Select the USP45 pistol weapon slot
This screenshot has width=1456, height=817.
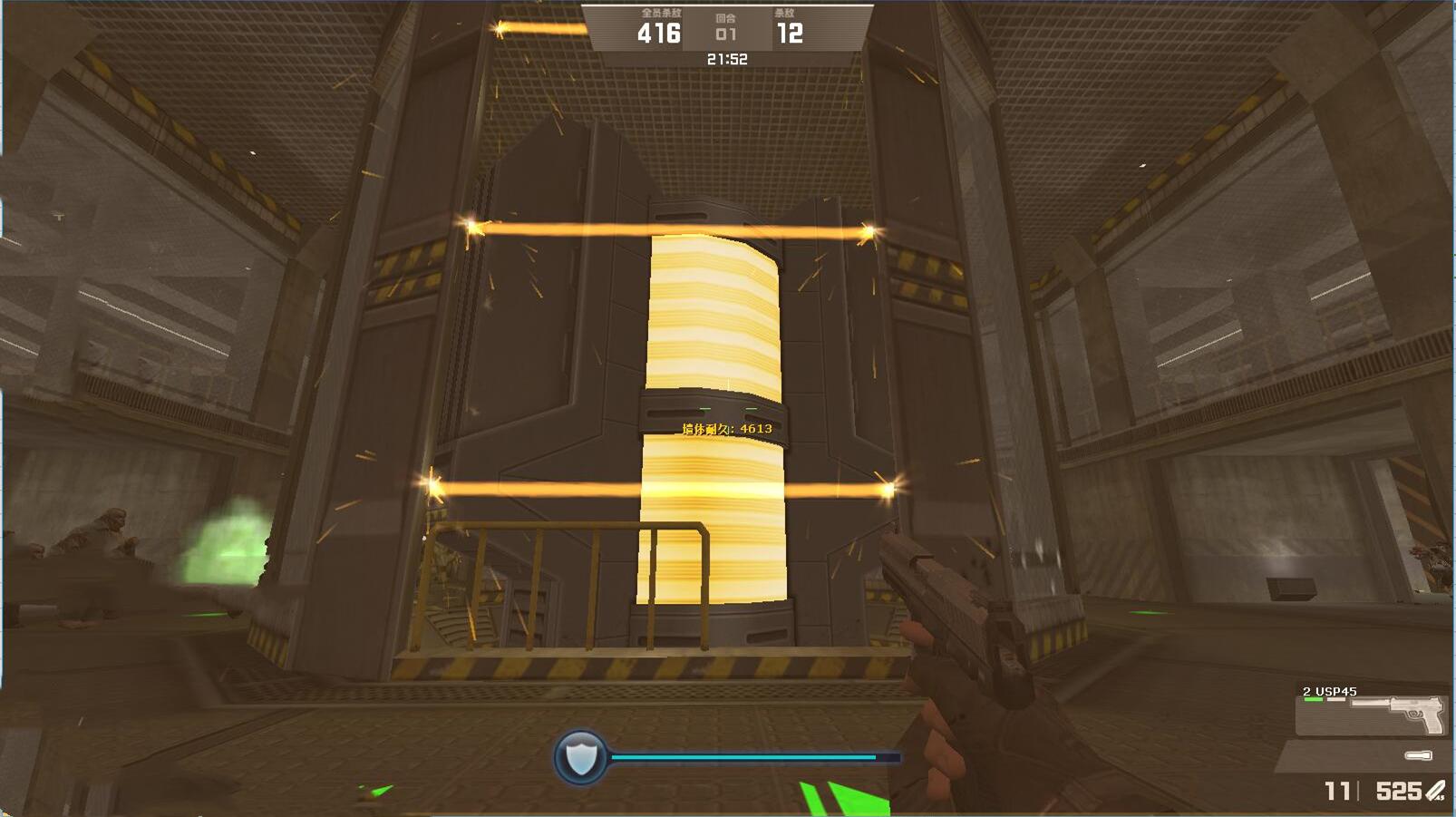[x=1373, y=711]
